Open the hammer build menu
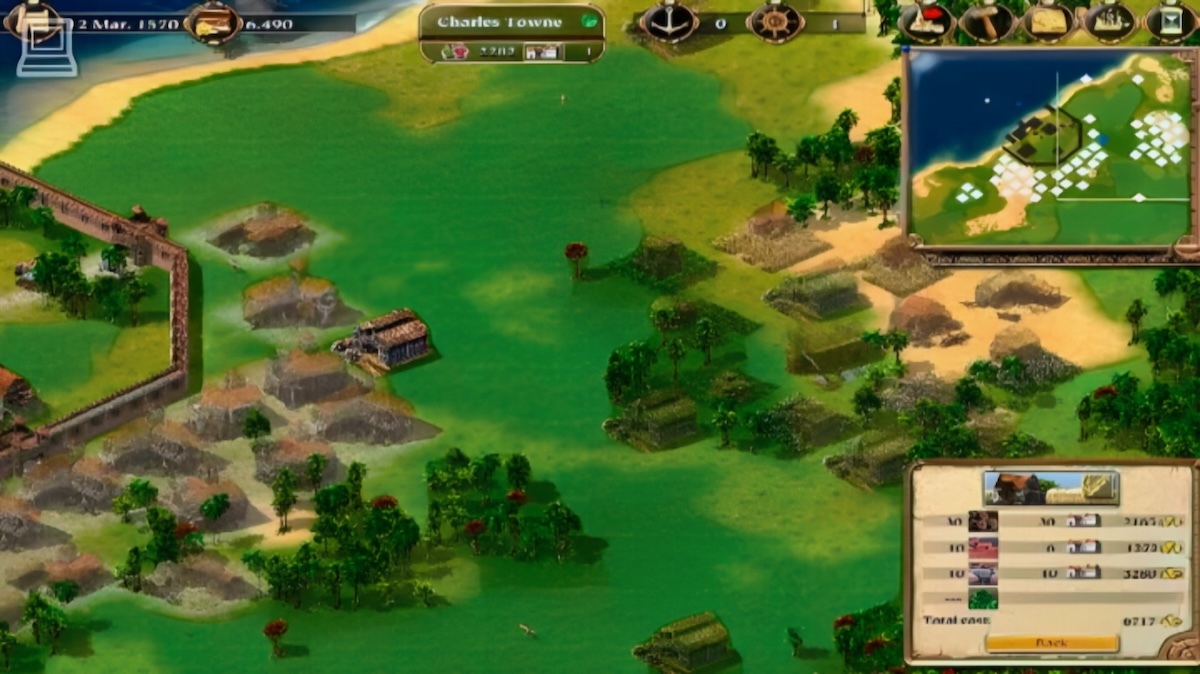This screenshot has width=1200, height=674. [987, 22]
